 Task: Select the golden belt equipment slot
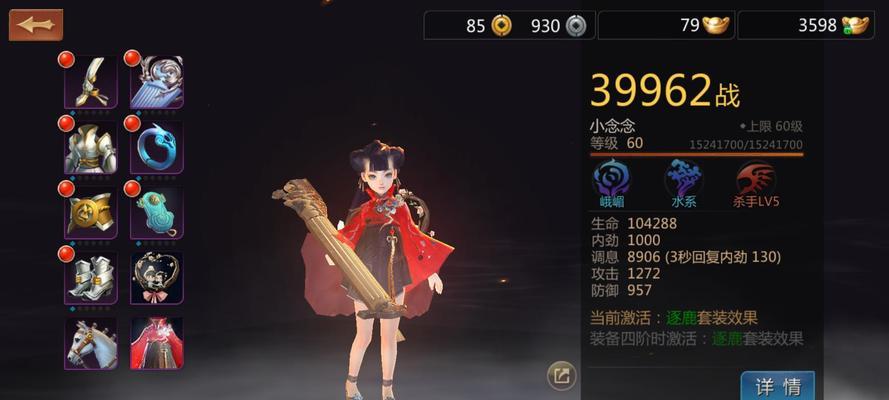[91, 212]
